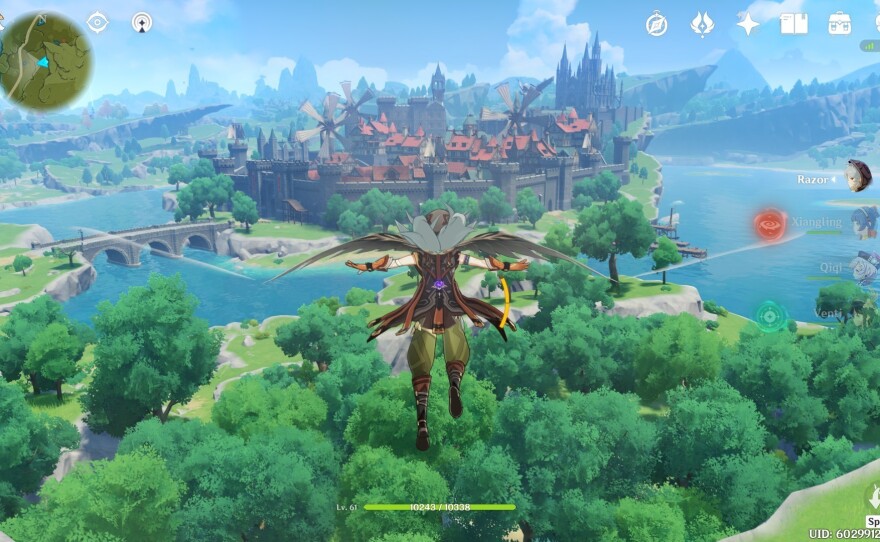The image size is (880, 542).
Task: Open the compass Events icon
Action: tap(656, 24)
